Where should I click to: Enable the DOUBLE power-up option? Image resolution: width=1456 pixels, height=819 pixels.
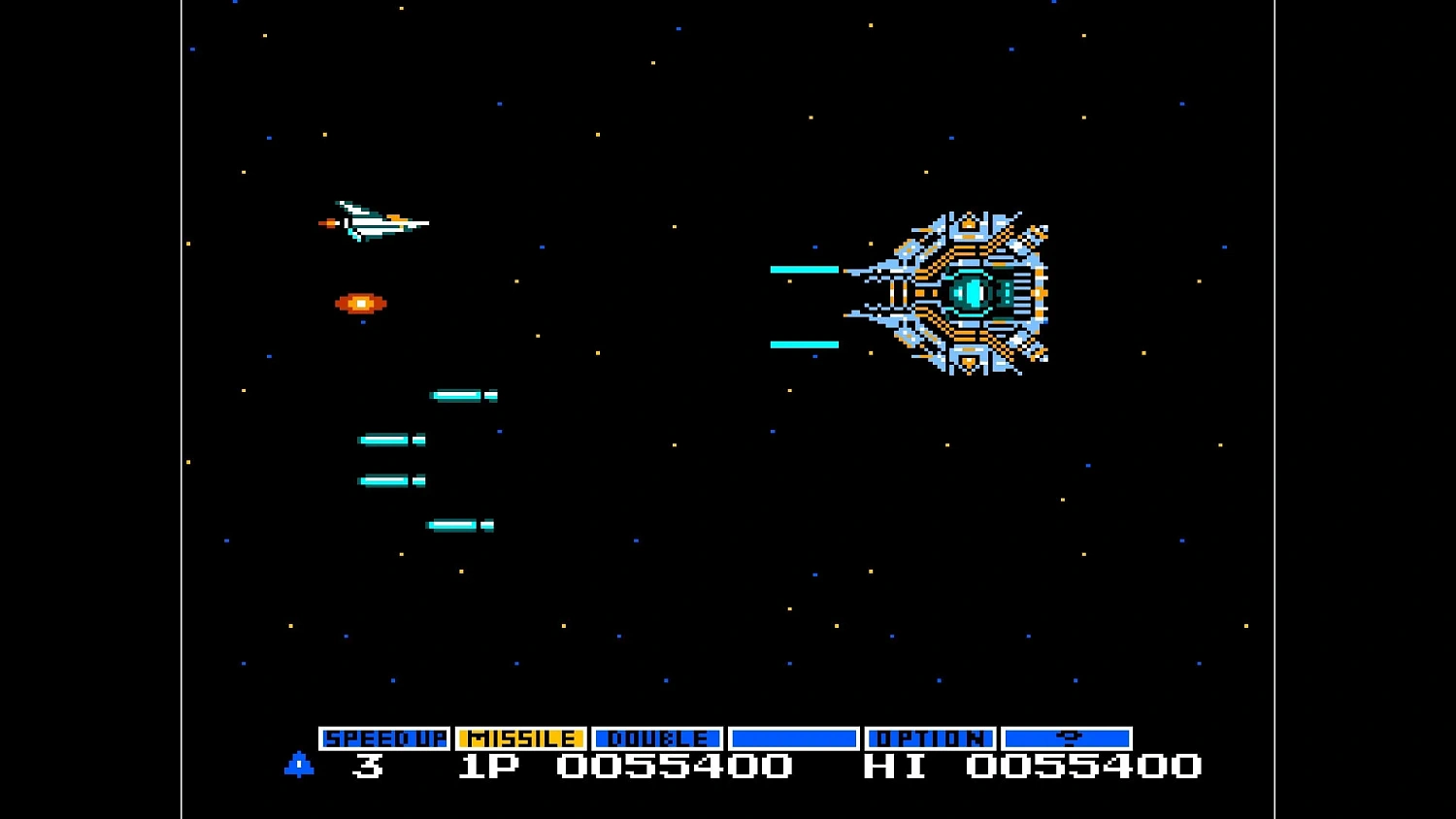pos(656,737)
